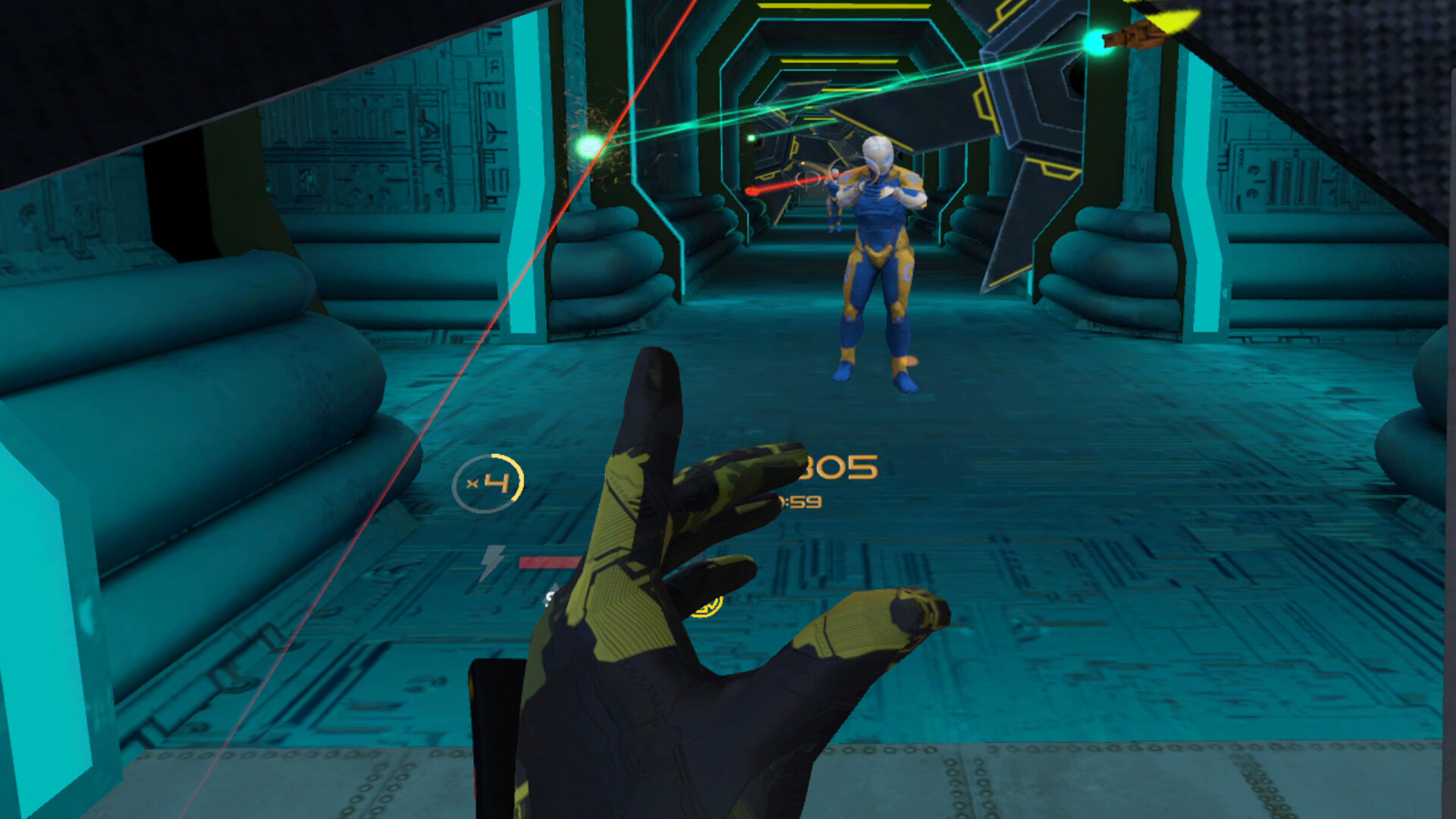The width and height of the screenshot is (1456, 819).
Task: Click the enemy's white helmet
Action: 880,152
